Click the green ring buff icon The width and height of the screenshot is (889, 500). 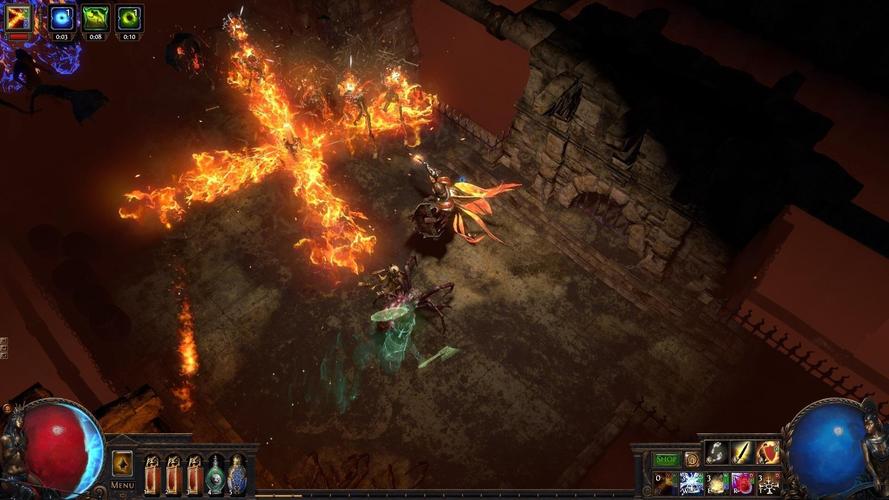coord(129,18)
